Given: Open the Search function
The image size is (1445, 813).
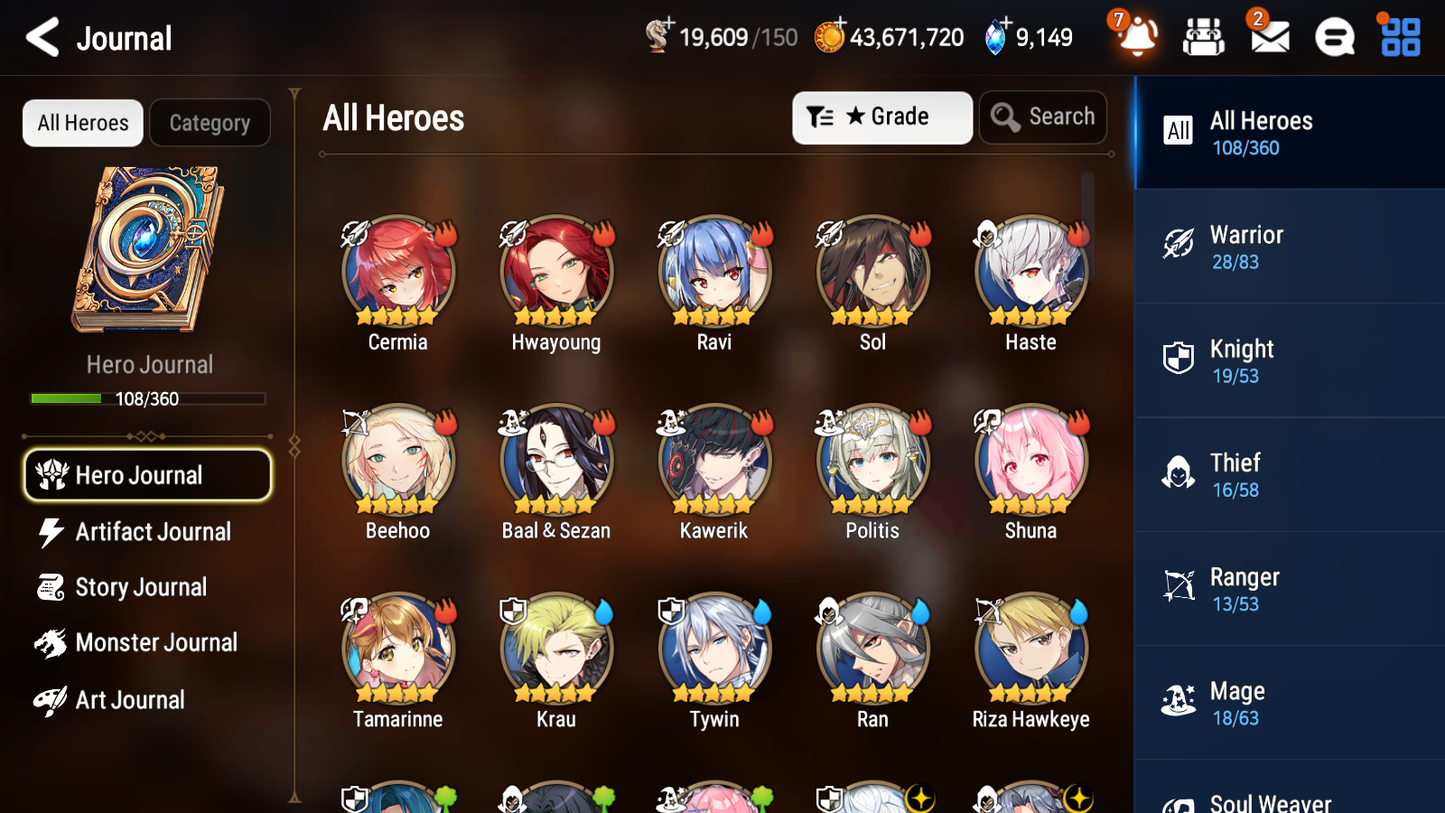Looking at the screenshot, I should (1043, 117).
